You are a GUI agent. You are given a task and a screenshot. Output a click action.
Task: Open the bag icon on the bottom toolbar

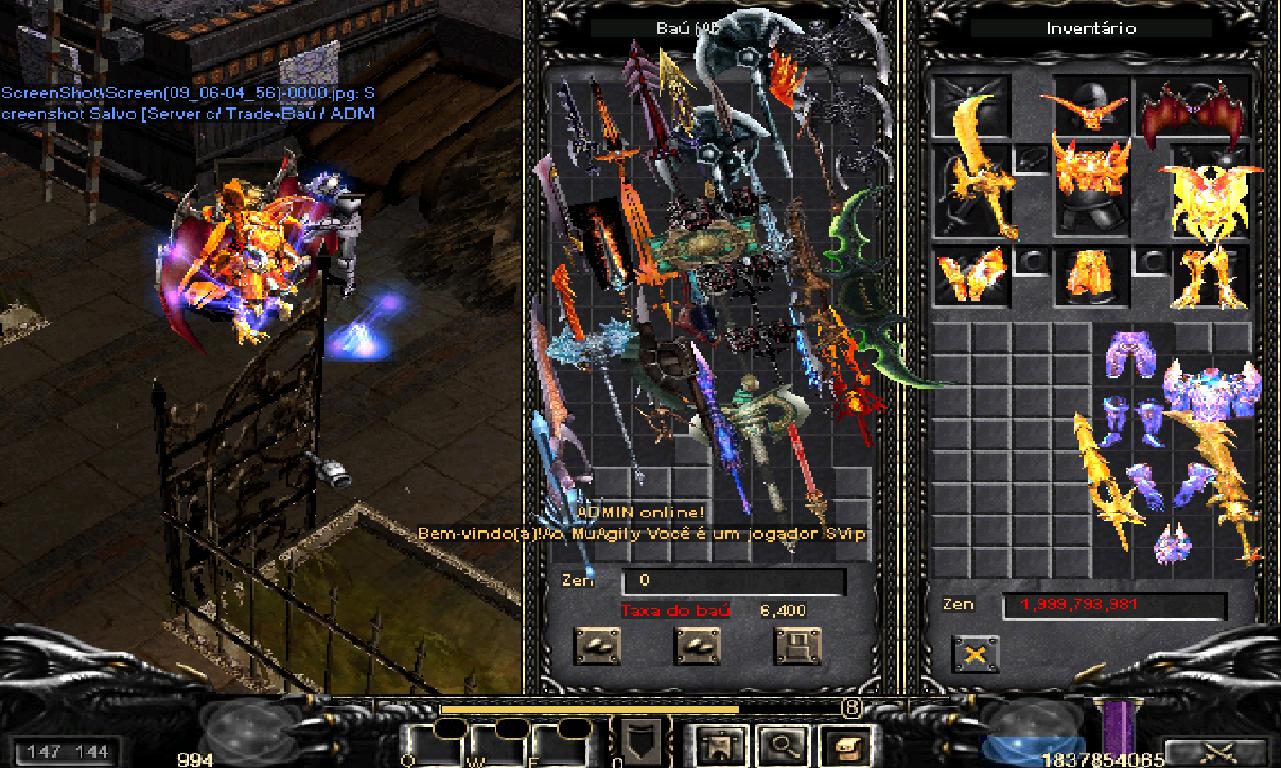(844, 745)
